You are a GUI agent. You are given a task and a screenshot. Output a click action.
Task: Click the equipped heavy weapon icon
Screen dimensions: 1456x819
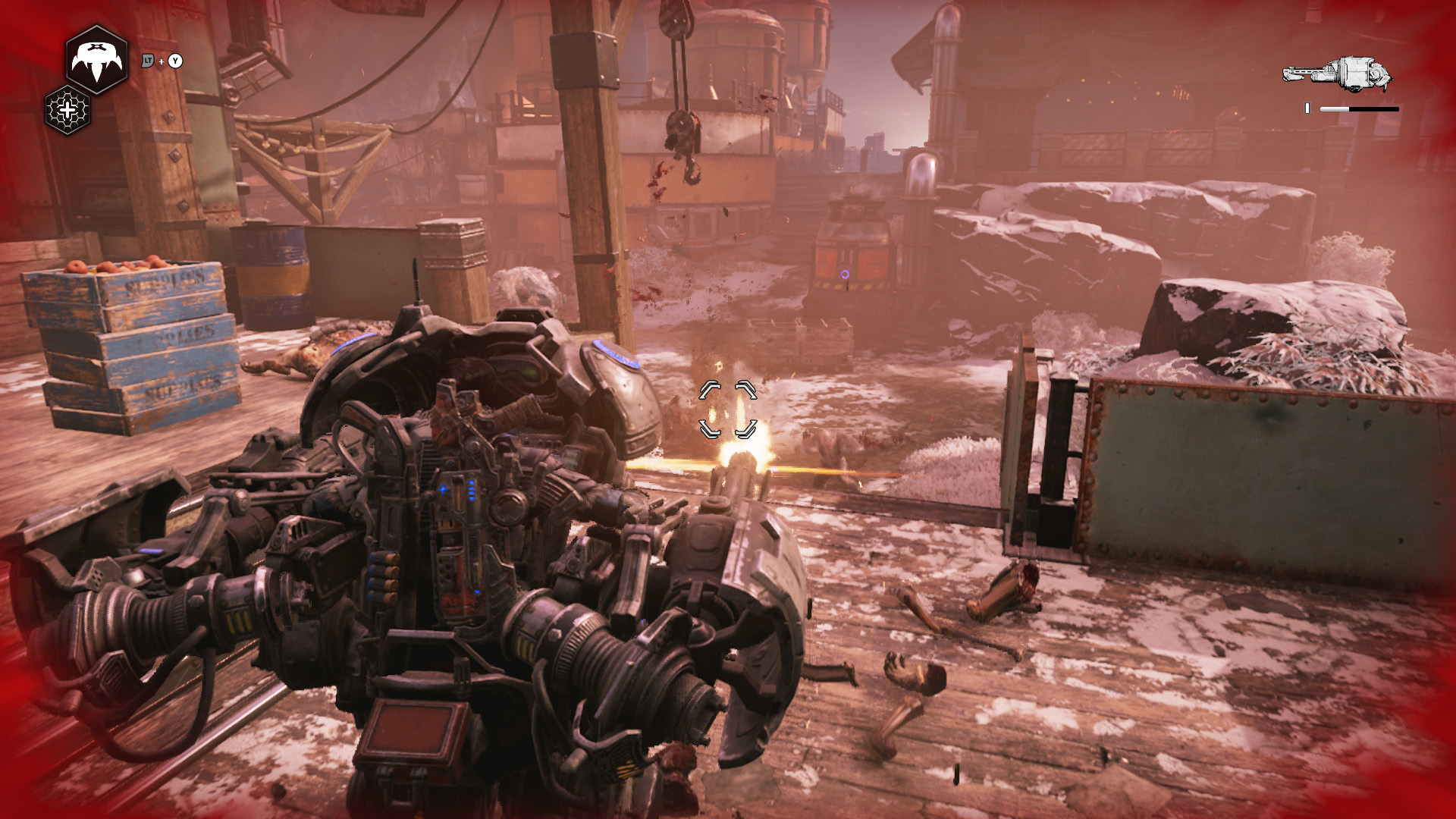tap(1338, 74)
